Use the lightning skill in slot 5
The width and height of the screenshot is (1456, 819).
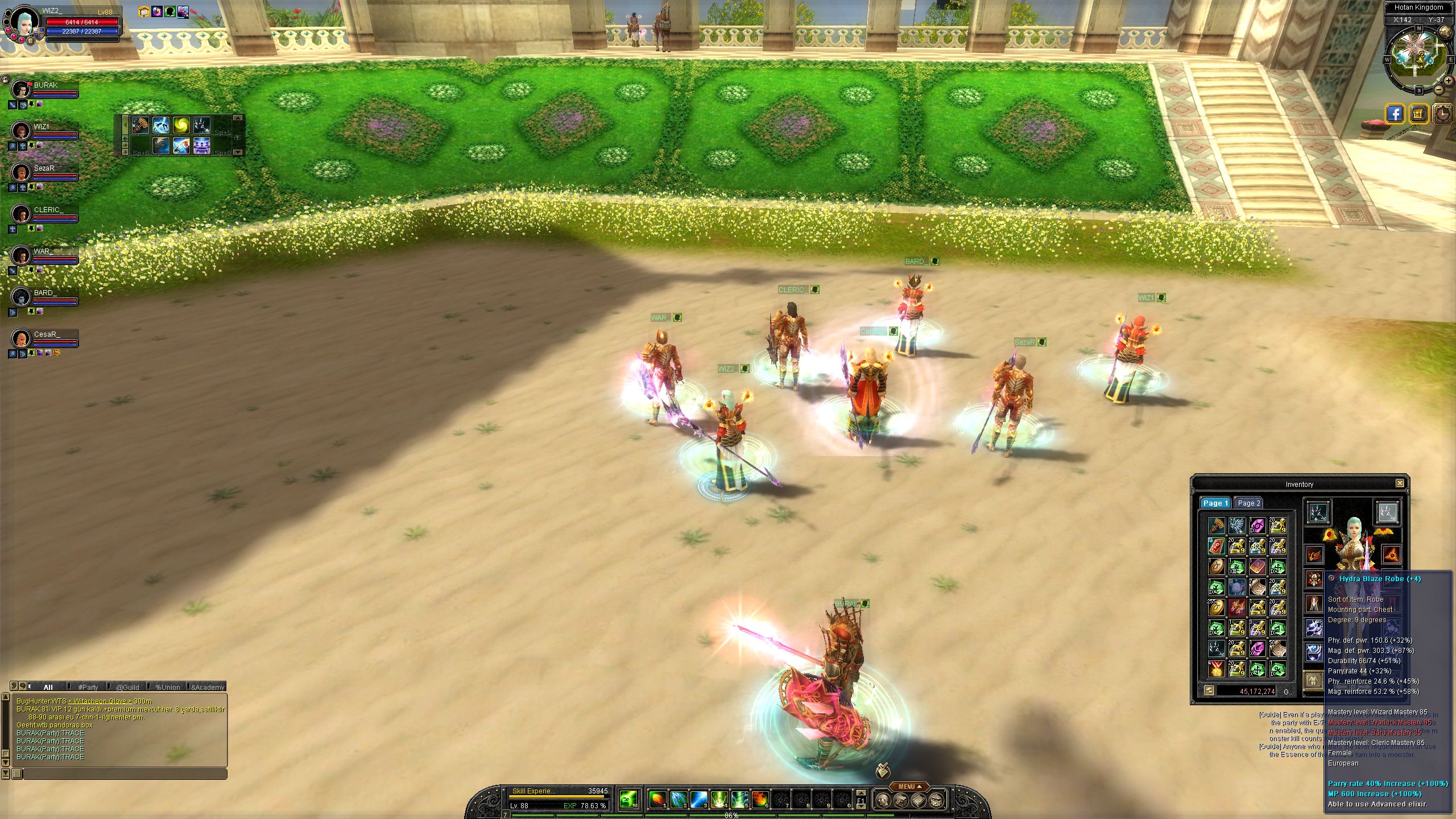click(x=739, y=799)
